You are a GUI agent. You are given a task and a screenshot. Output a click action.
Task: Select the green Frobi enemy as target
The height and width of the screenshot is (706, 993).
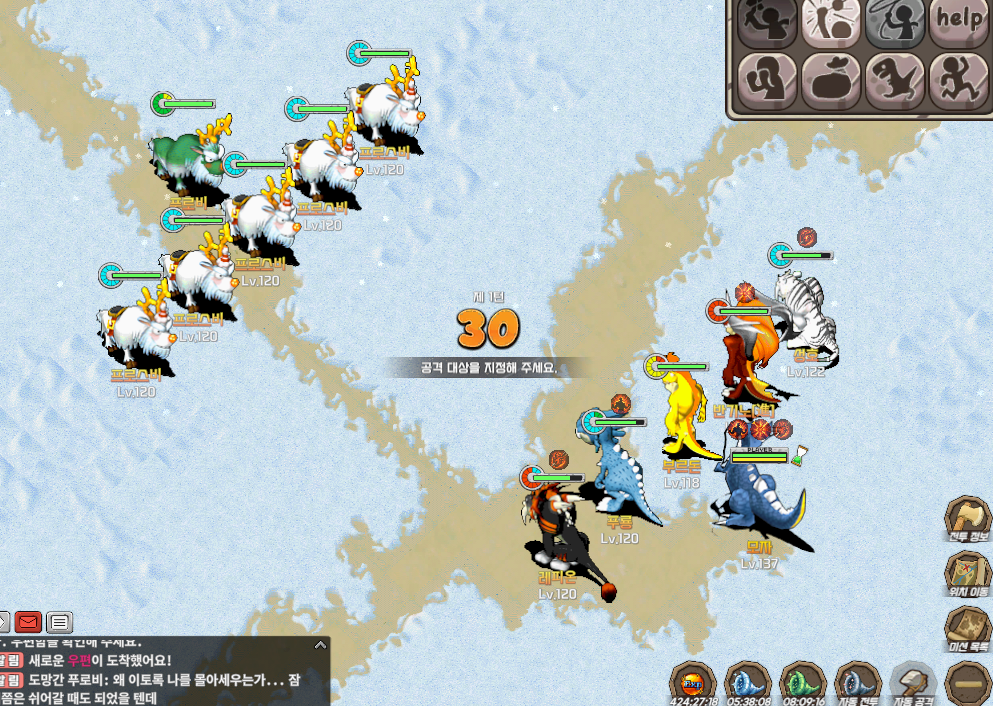(187, 160)
